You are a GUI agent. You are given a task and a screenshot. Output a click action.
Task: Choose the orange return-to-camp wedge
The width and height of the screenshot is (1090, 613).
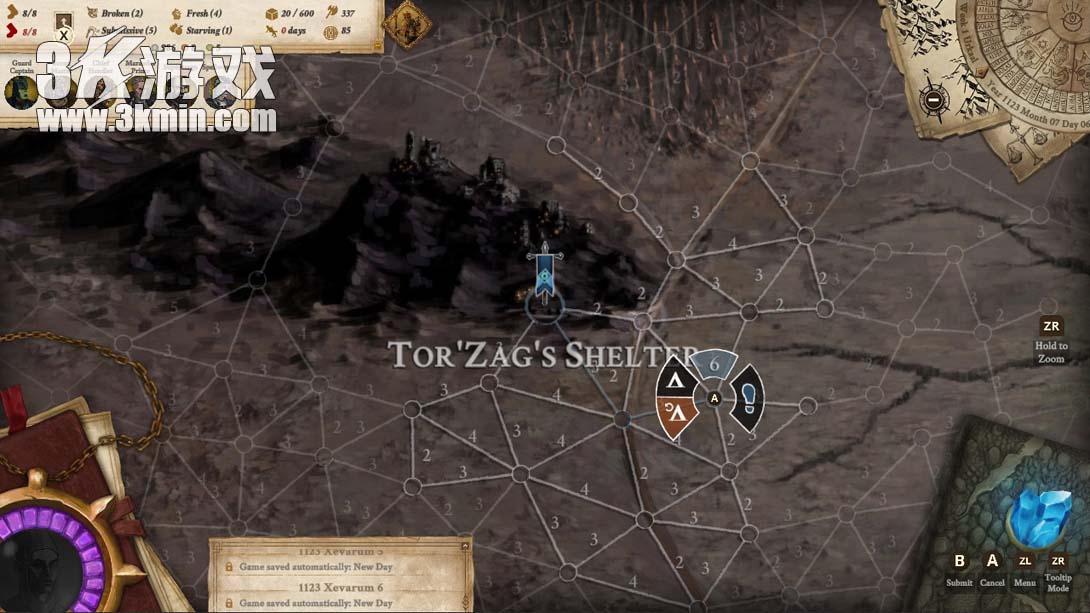[x=677, y=416]
